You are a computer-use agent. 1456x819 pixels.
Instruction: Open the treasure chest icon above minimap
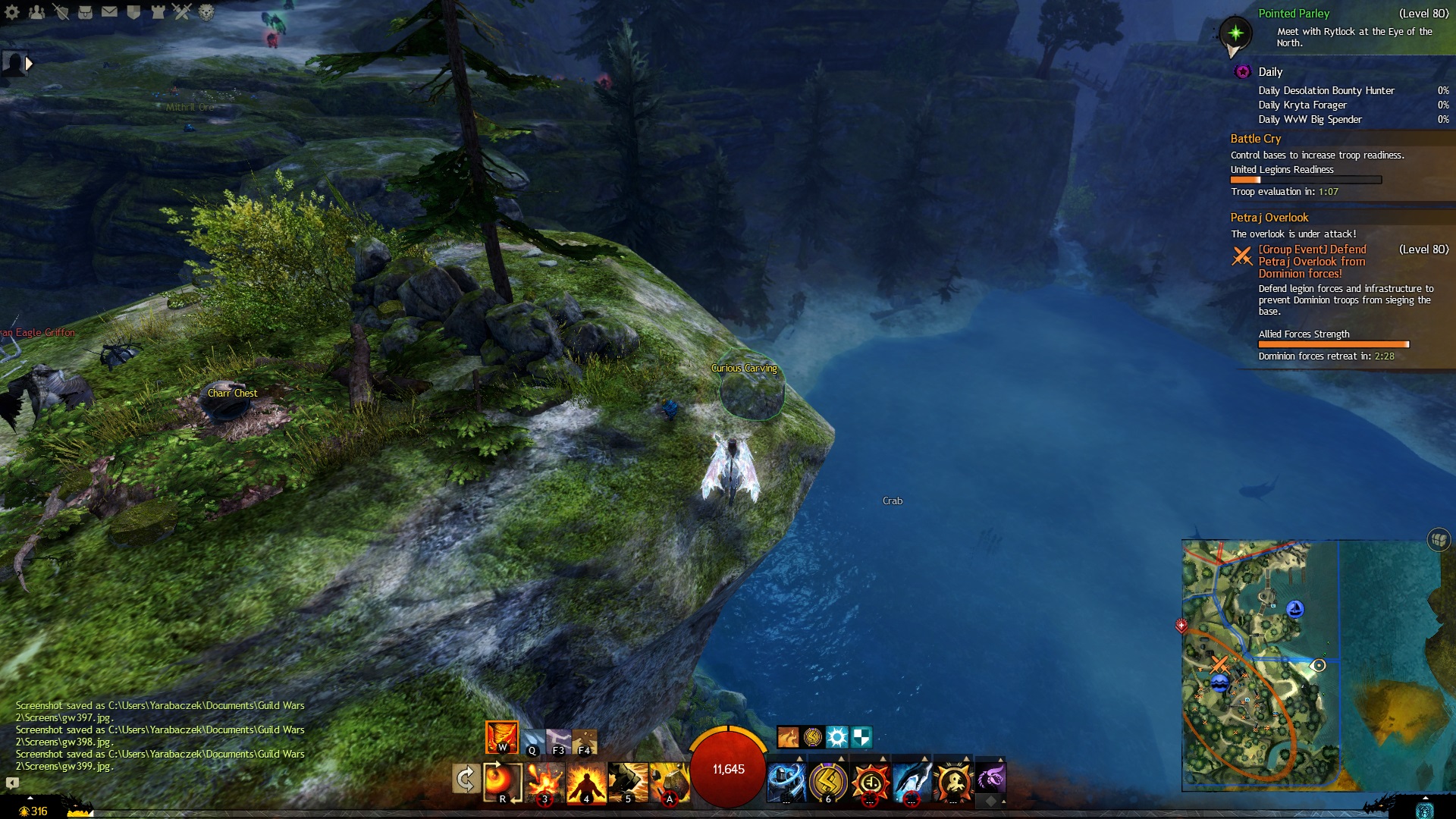pos(1439,540)
